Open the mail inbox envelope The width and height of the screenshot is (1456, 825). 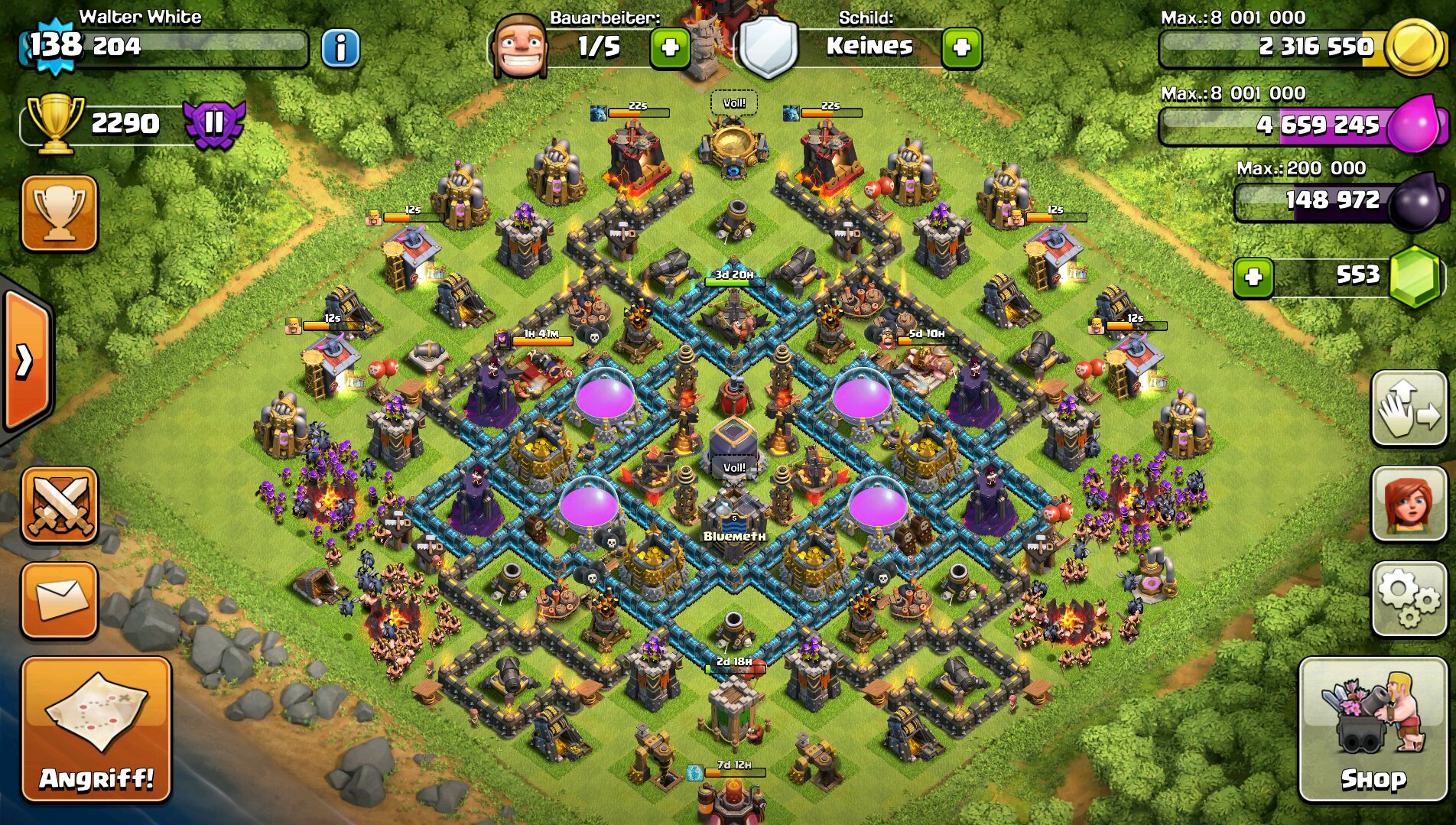pos(60,600)
